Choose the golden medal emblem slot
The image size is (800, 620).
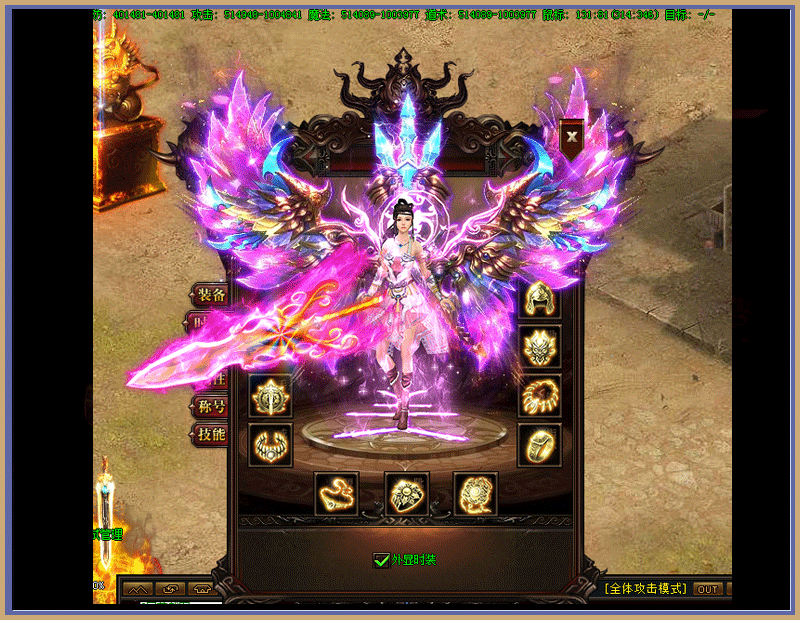click(270, 396)
